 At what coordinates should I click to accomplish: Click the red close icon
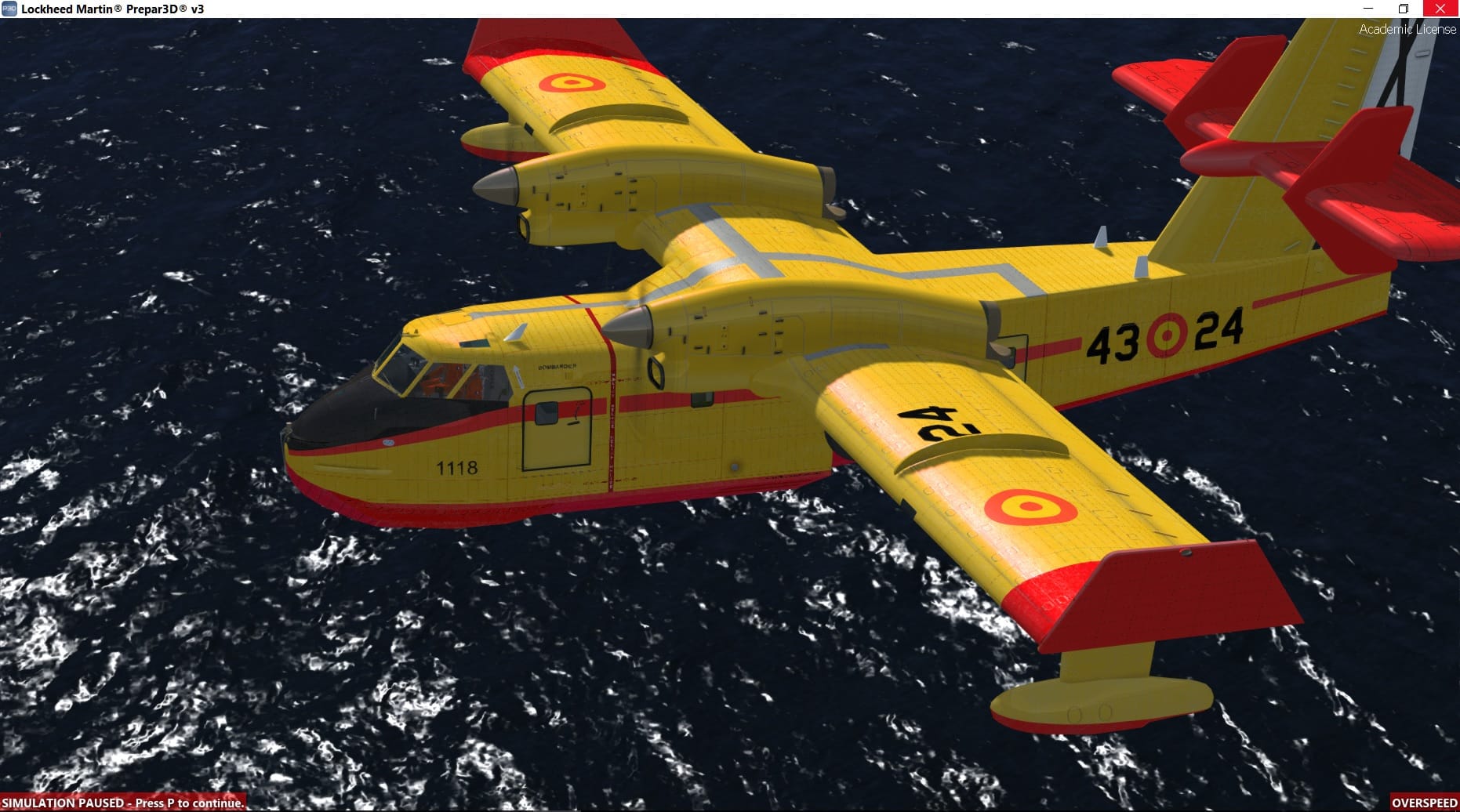click(1441, 9)
